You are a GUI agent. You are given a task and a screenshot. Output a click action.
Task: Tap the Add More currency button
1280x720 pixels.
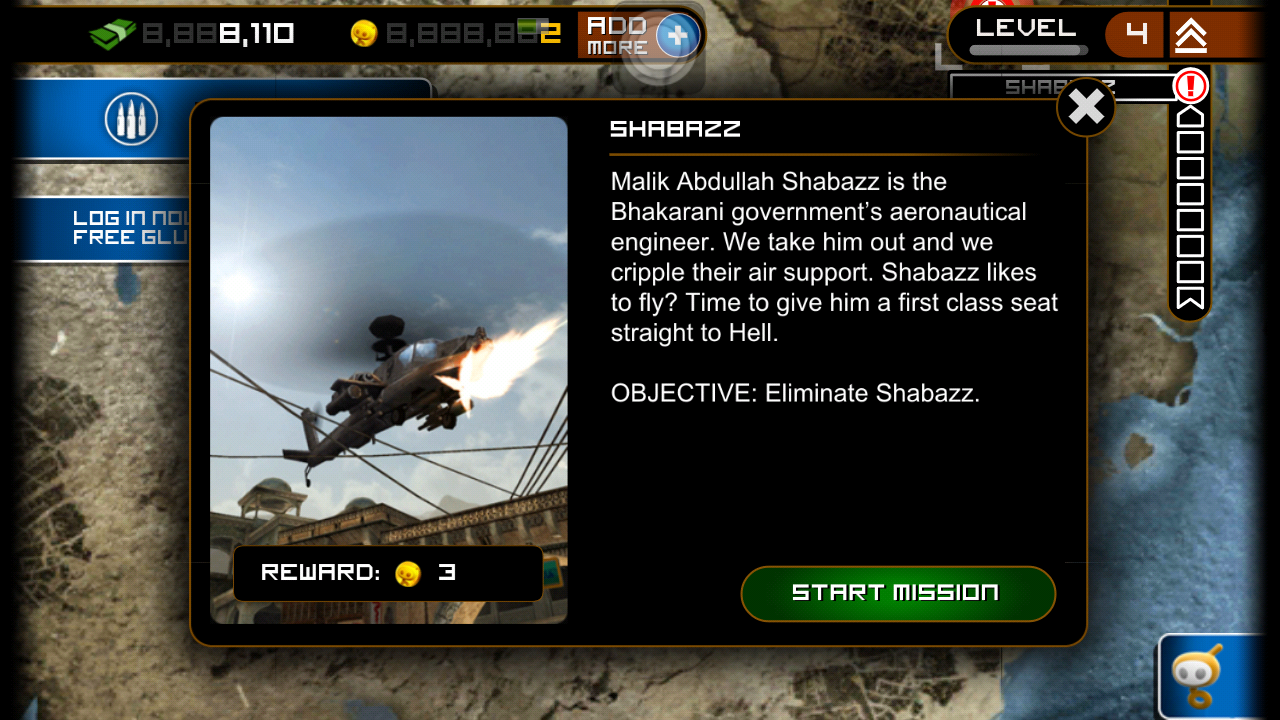coord(639,35)
